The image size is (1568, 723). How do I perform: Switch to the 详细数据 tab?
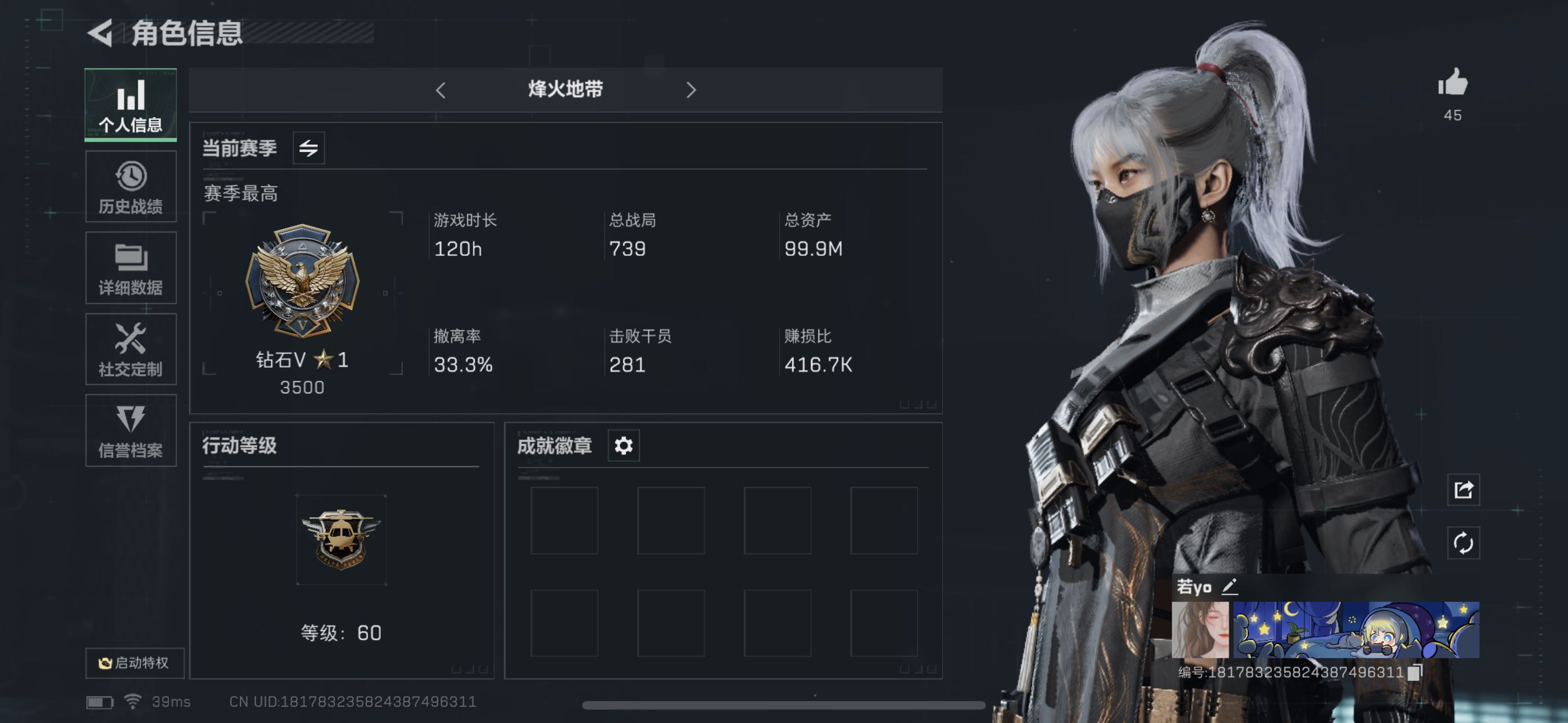point(131,268)
